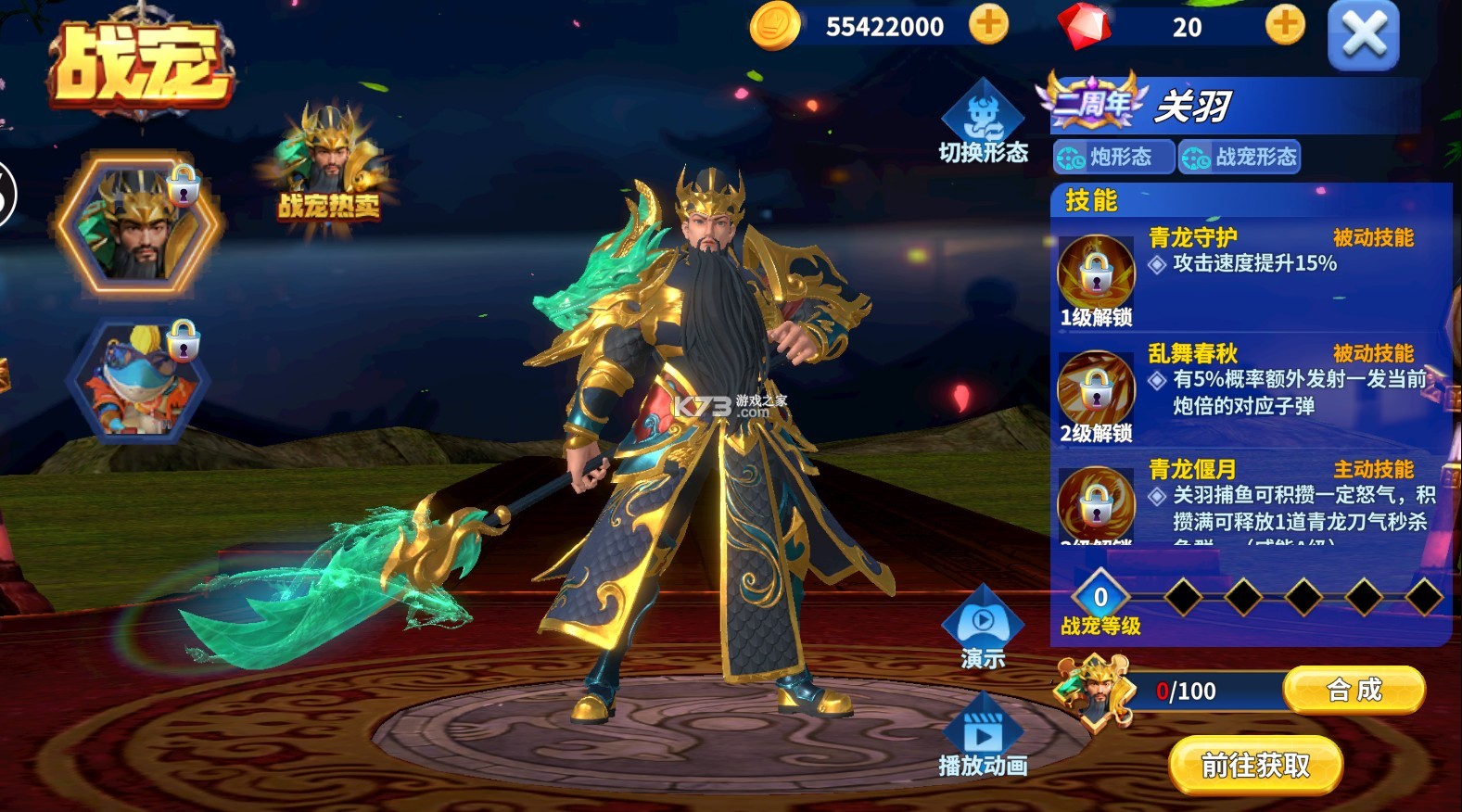This screenshot has width=1462, height=812.
Task: Click the 前往获取 go obtain button
Action: pyautogui.click(x=1255, y=765)
